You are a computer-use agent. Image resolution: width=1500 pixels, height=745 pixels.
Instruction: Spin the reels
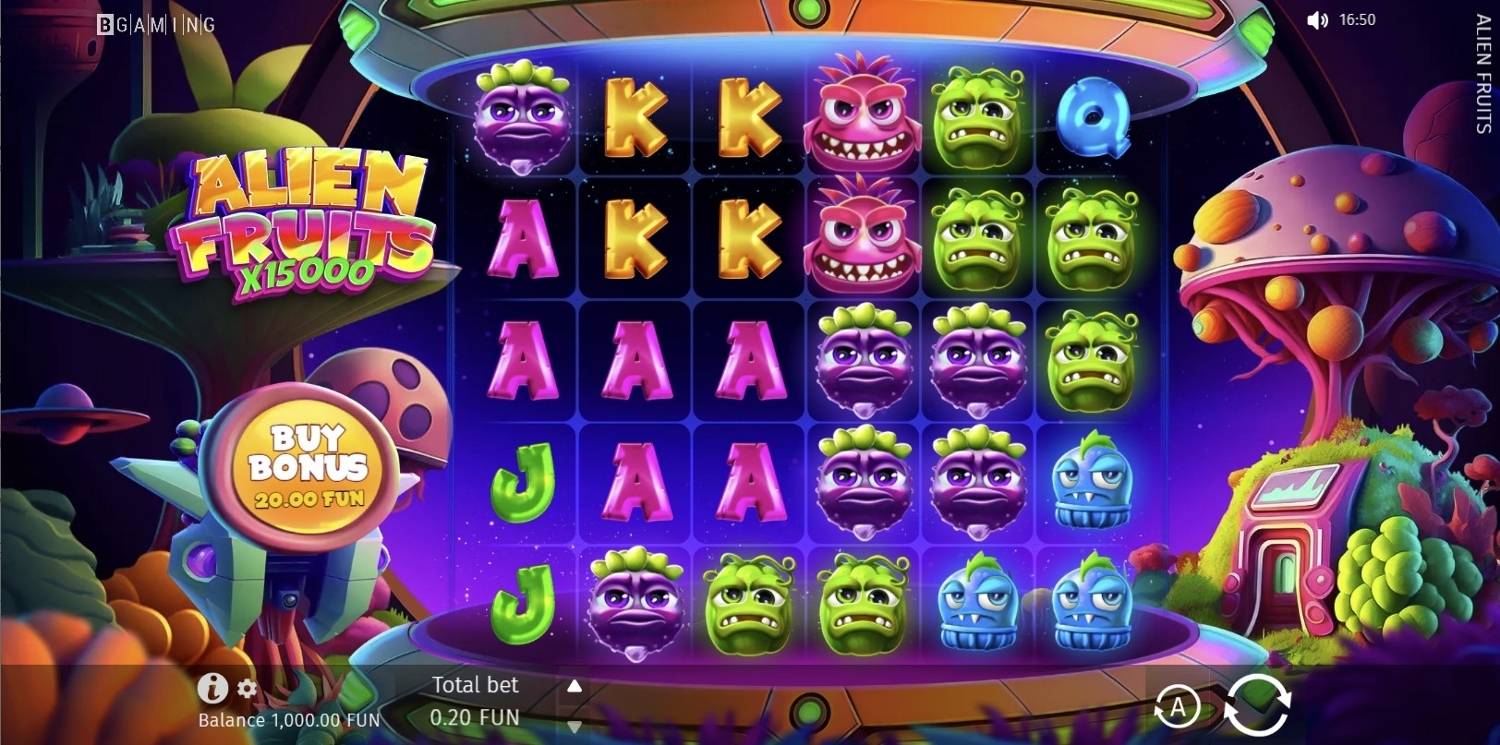pos(1257,705)
